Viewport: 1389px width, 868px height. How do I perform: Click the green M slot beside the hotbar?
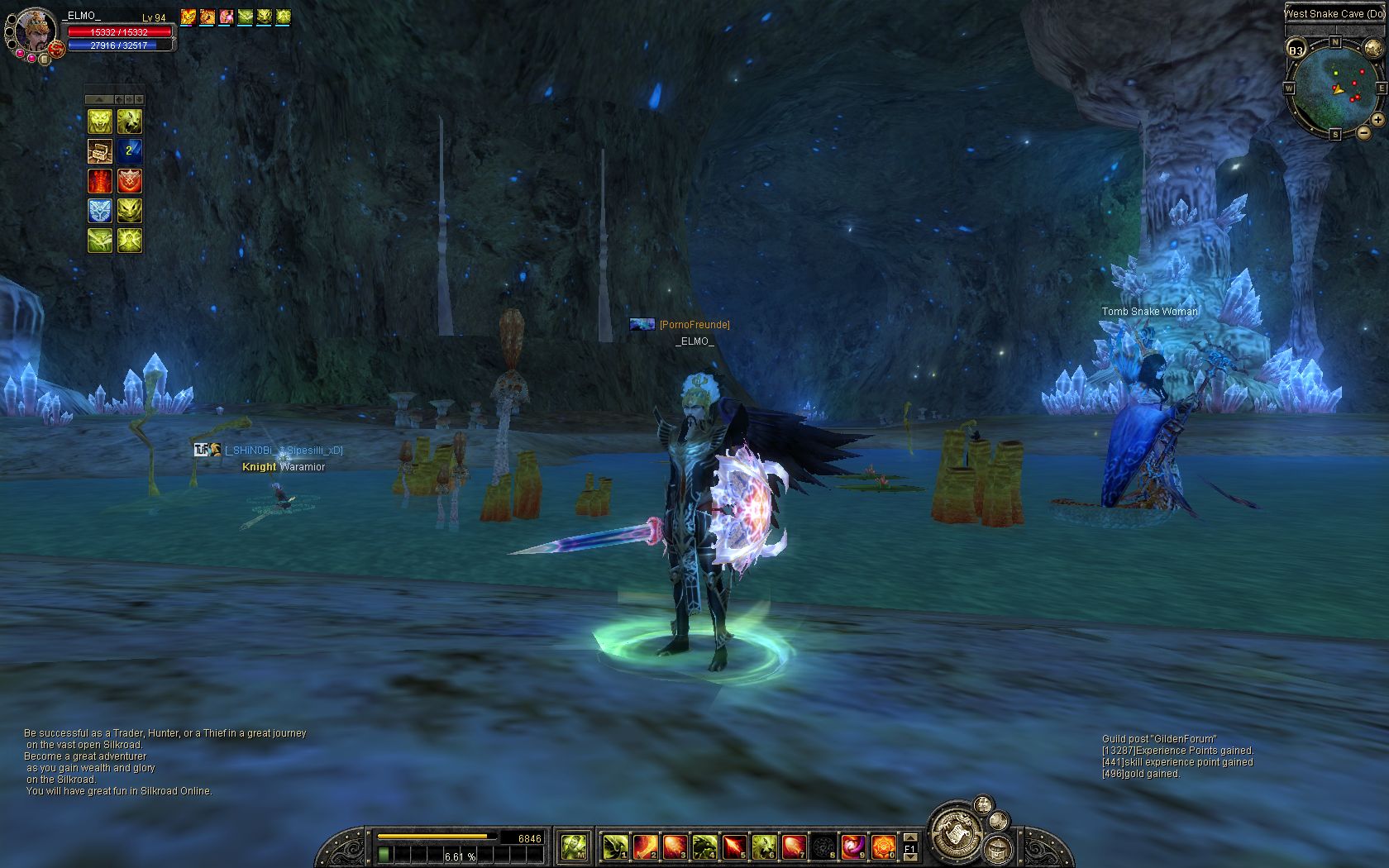point(574,846)
